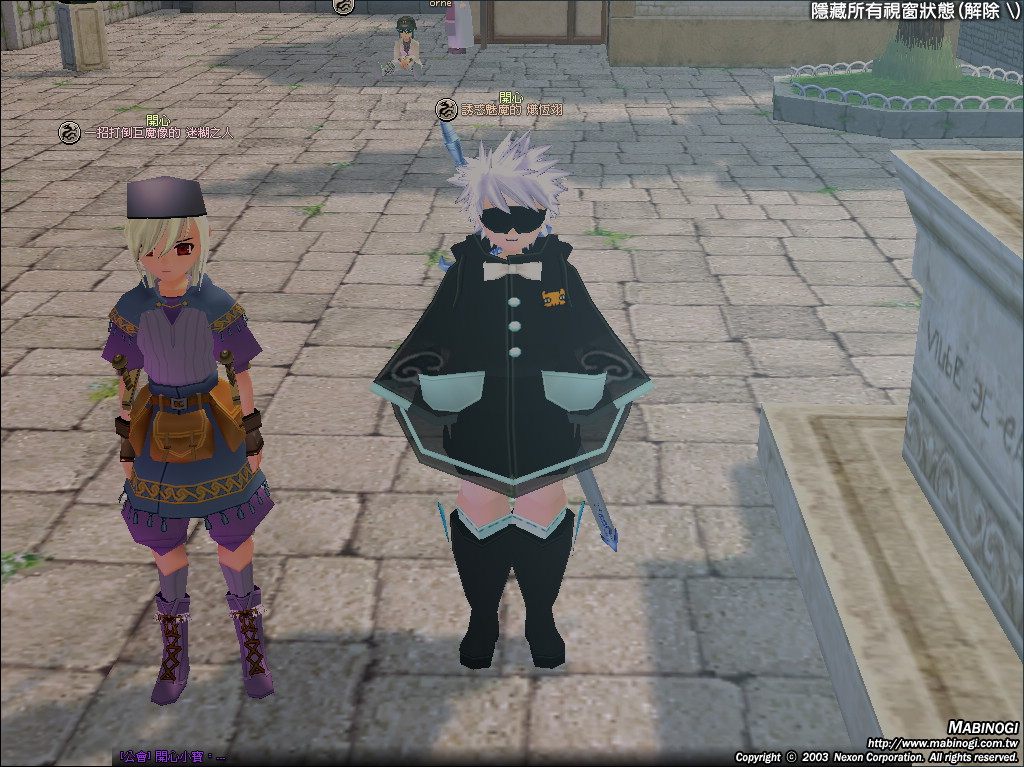The height and width of the screenshot is (767, 1024).
Task: Click the guild chat message from 開心小寶
Action: [x=172, y=757]
